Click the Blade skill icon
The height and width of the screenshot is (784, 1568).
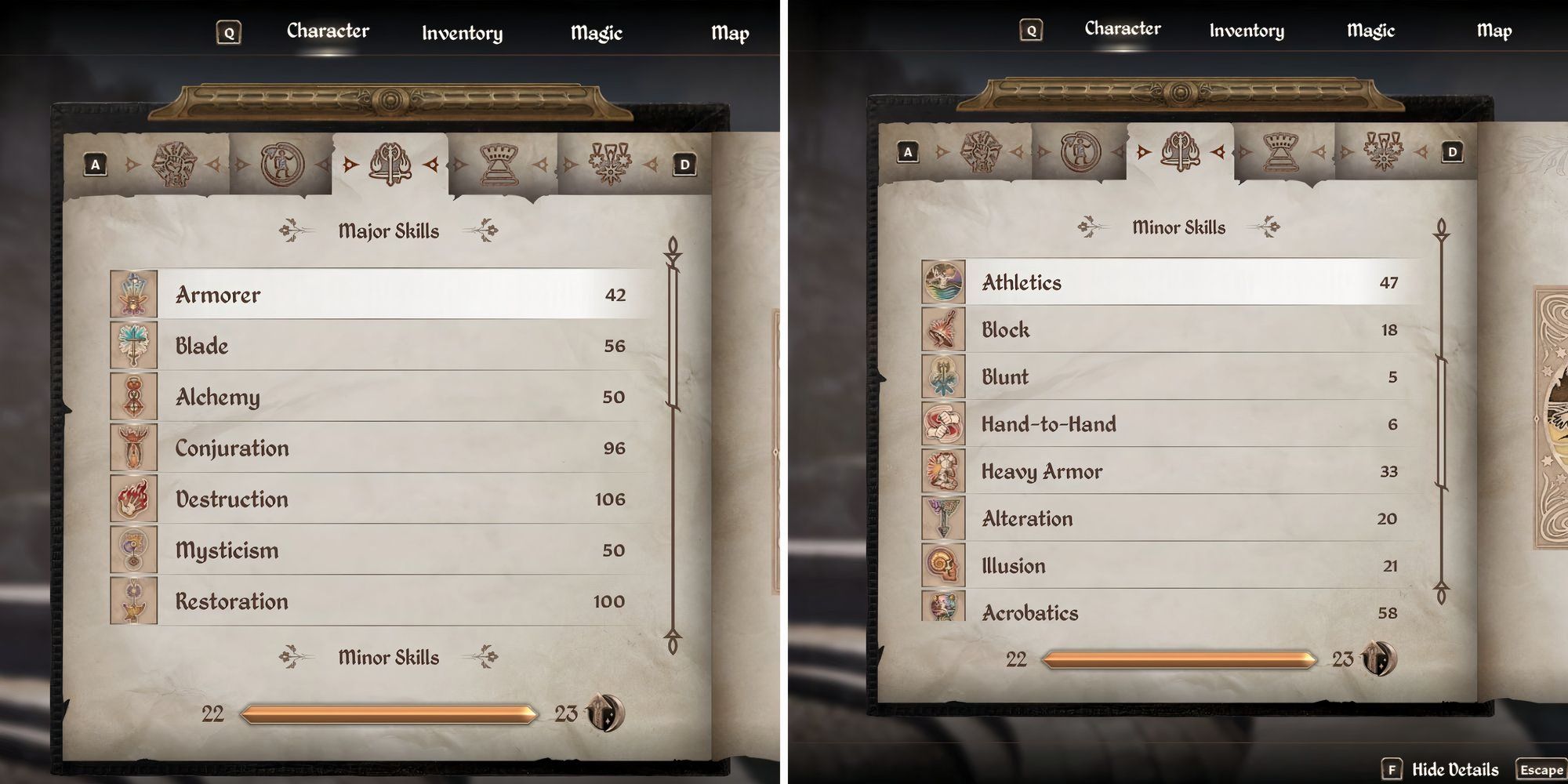point(134,345)
